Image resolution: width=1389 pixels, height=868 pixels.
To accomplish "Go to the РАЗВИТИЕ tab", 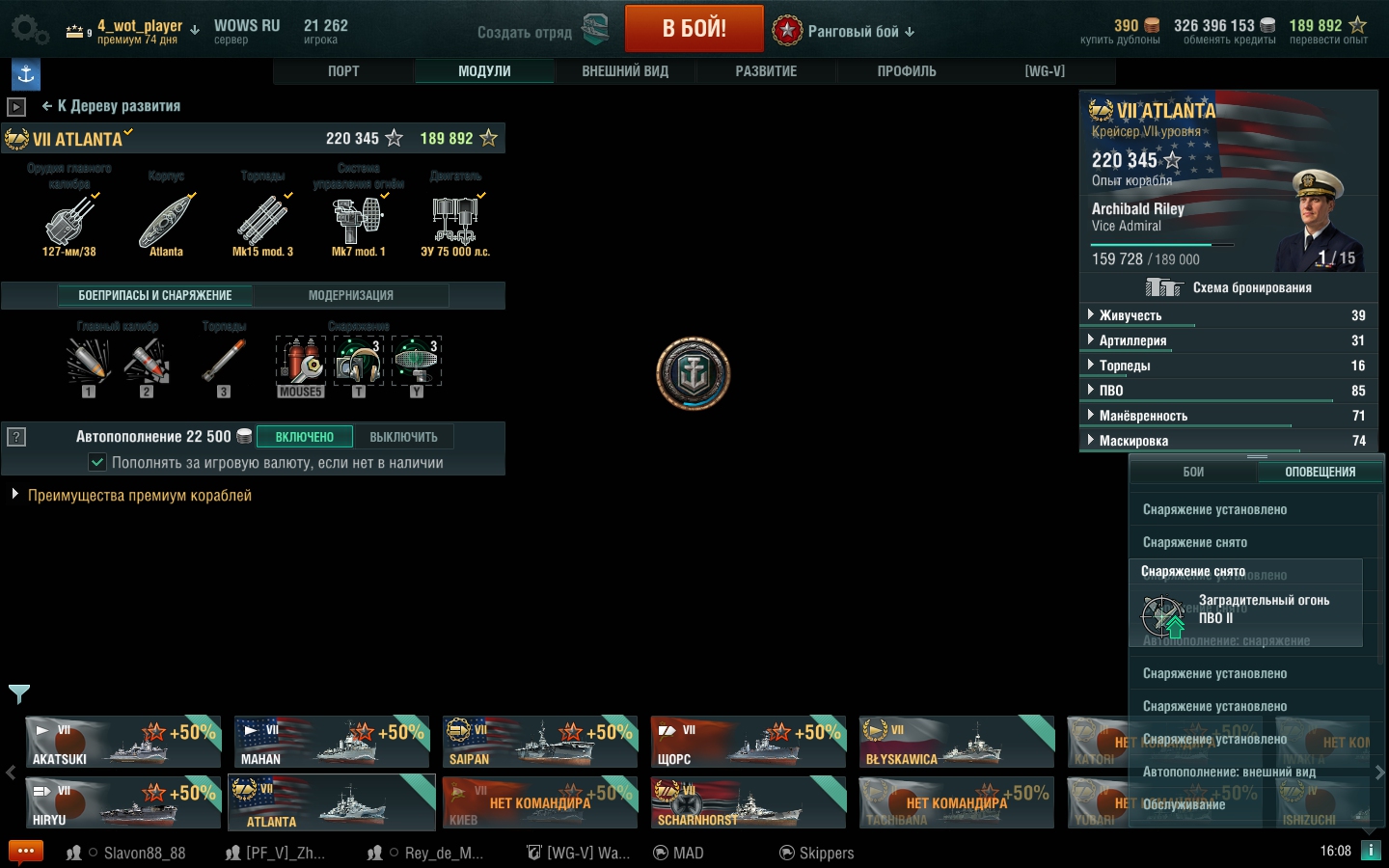I will click(766, 71).
